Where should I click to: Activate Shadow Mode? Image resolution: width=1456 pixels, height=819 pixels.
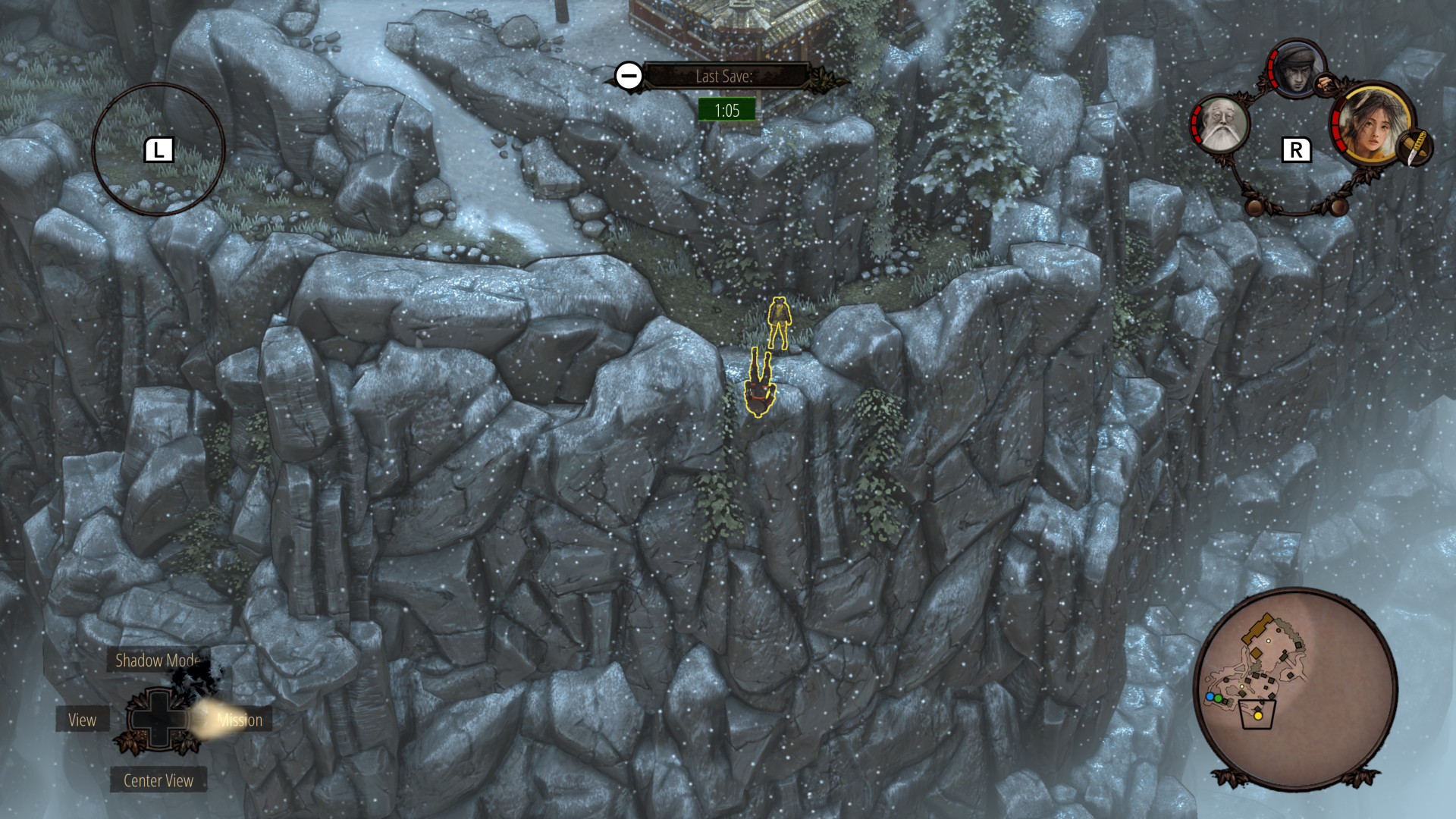[x=157, y=661]
